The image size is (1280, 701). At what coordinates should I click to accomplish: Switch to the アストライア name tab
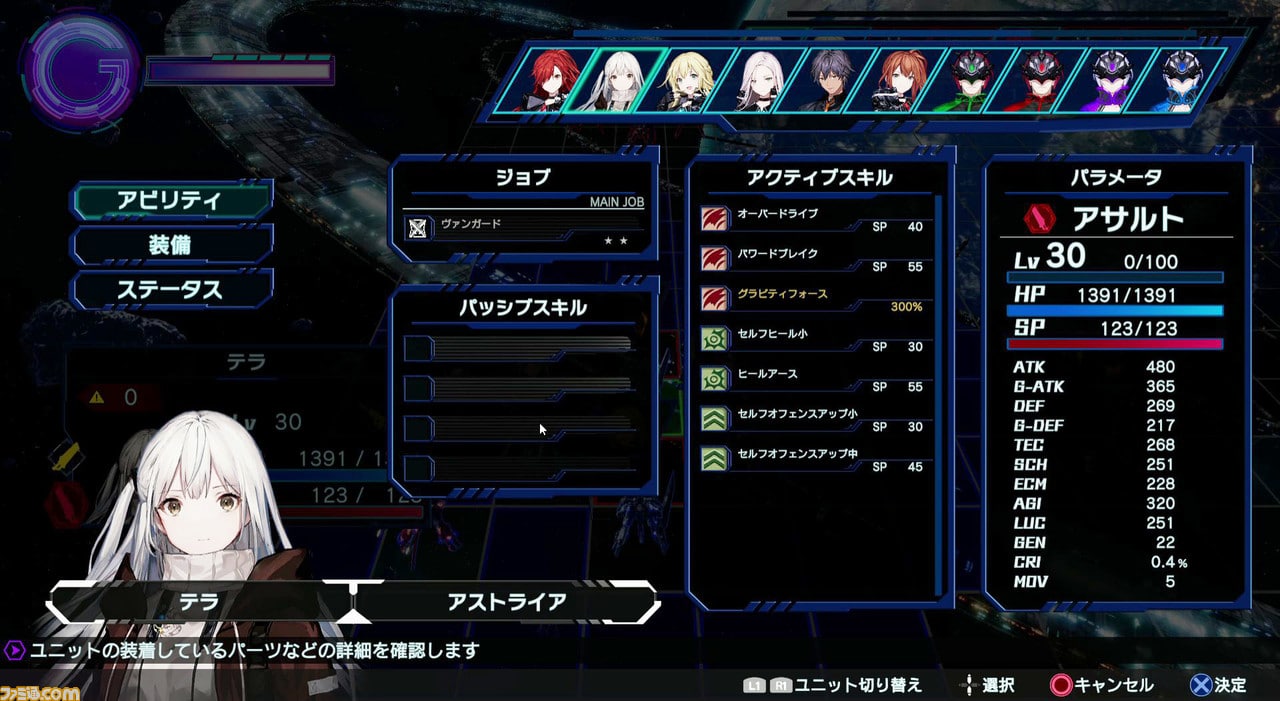[x=507, y=602]
